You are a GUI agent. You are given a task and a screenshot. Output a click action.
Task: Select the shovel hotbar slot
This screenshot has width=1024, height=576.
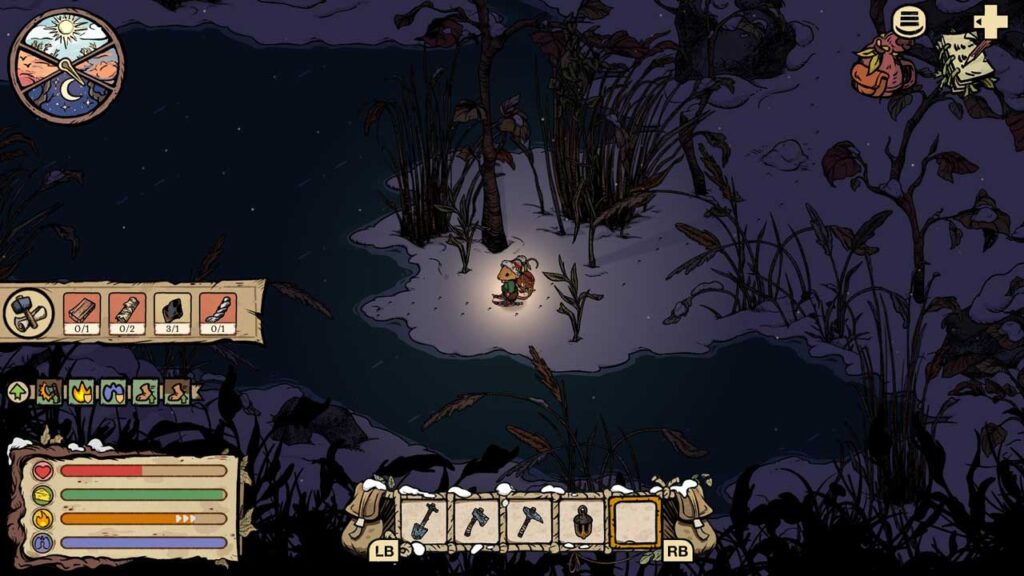click(x=423, y=521)
